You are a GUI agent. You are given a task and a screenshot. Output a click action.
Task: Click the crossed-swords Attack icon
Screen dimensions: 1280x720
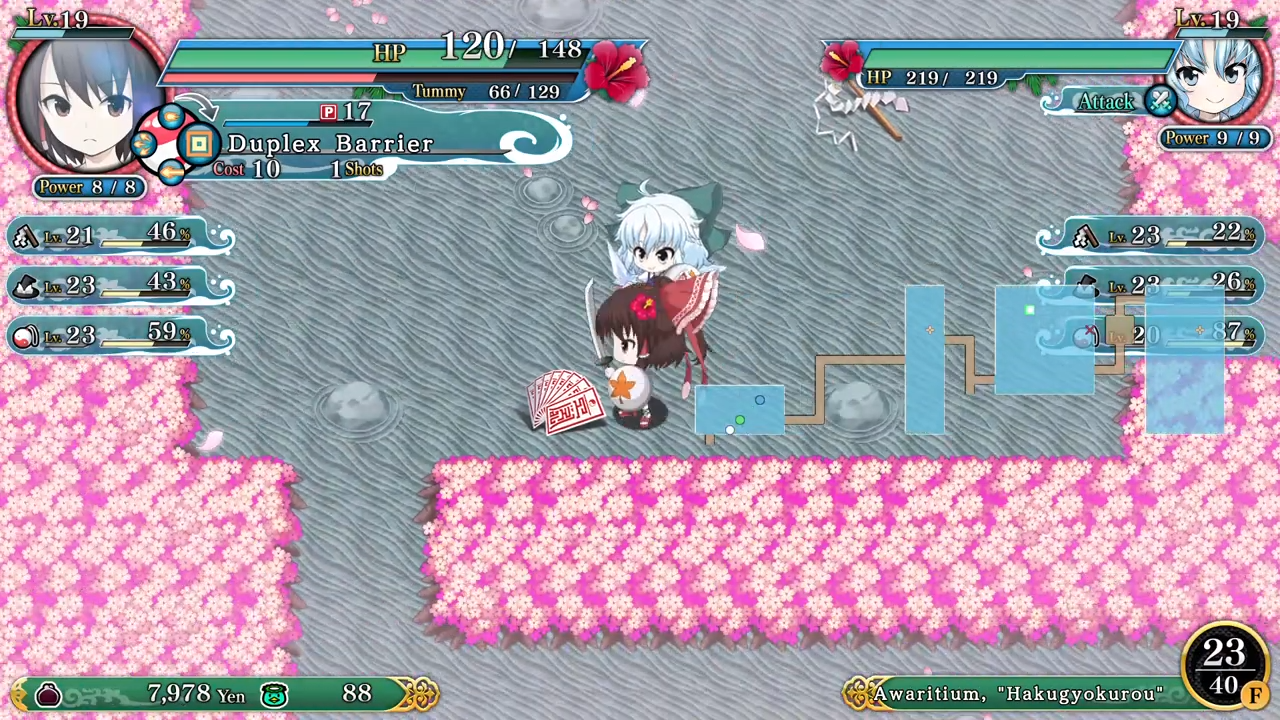[1160, 101]
